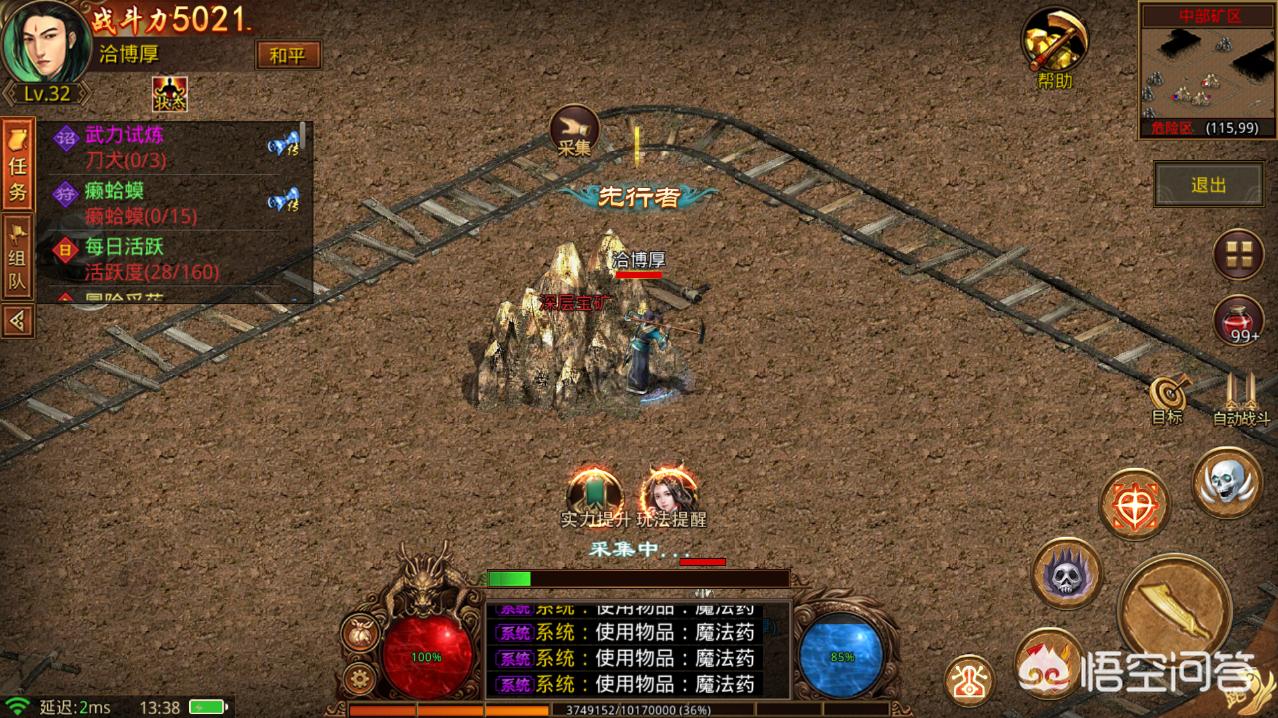
Task: Tap the character portrait avatar
Action: click(41, 42)
